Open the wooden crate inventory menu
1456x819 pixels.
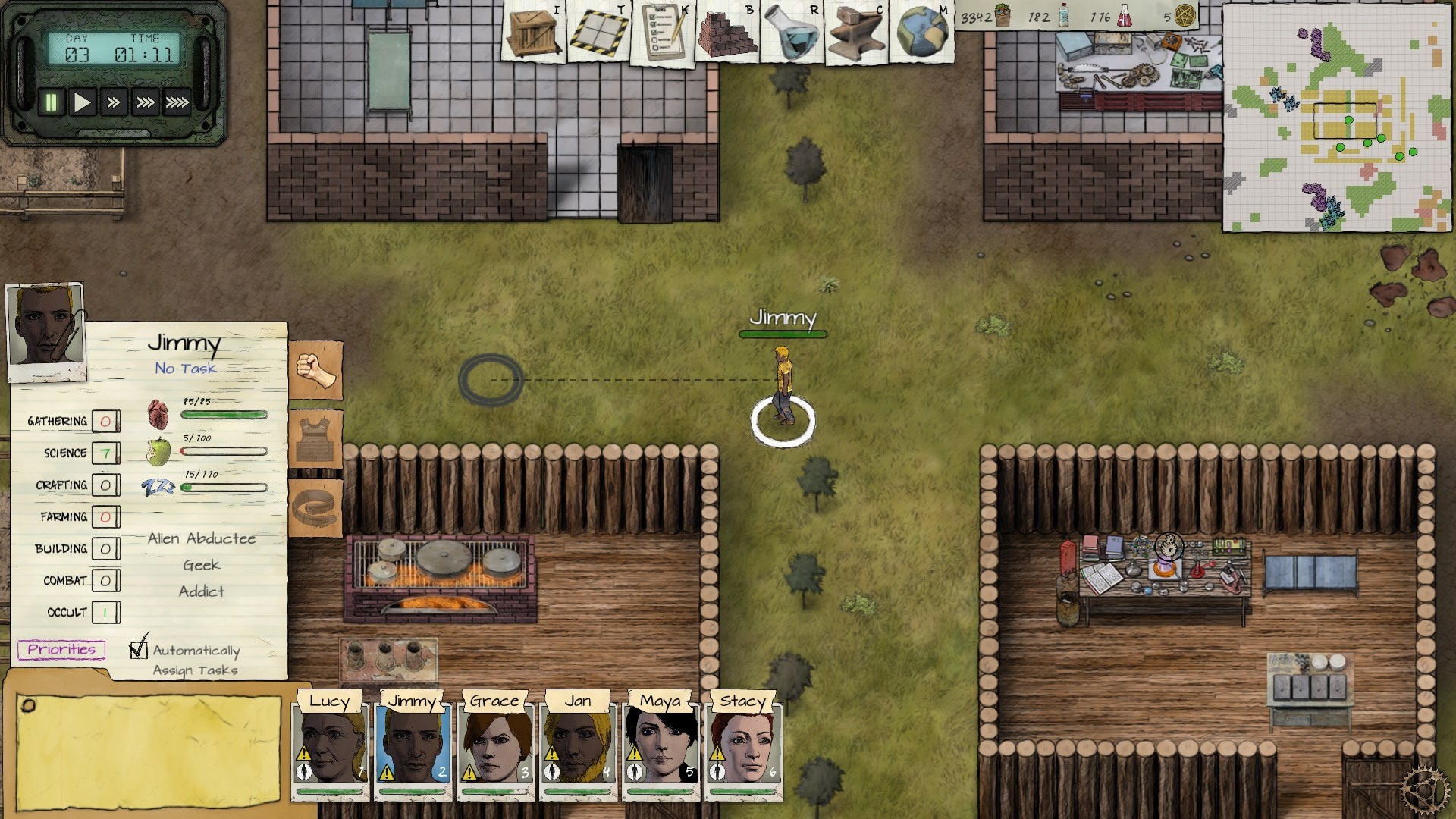coord(535,32)
